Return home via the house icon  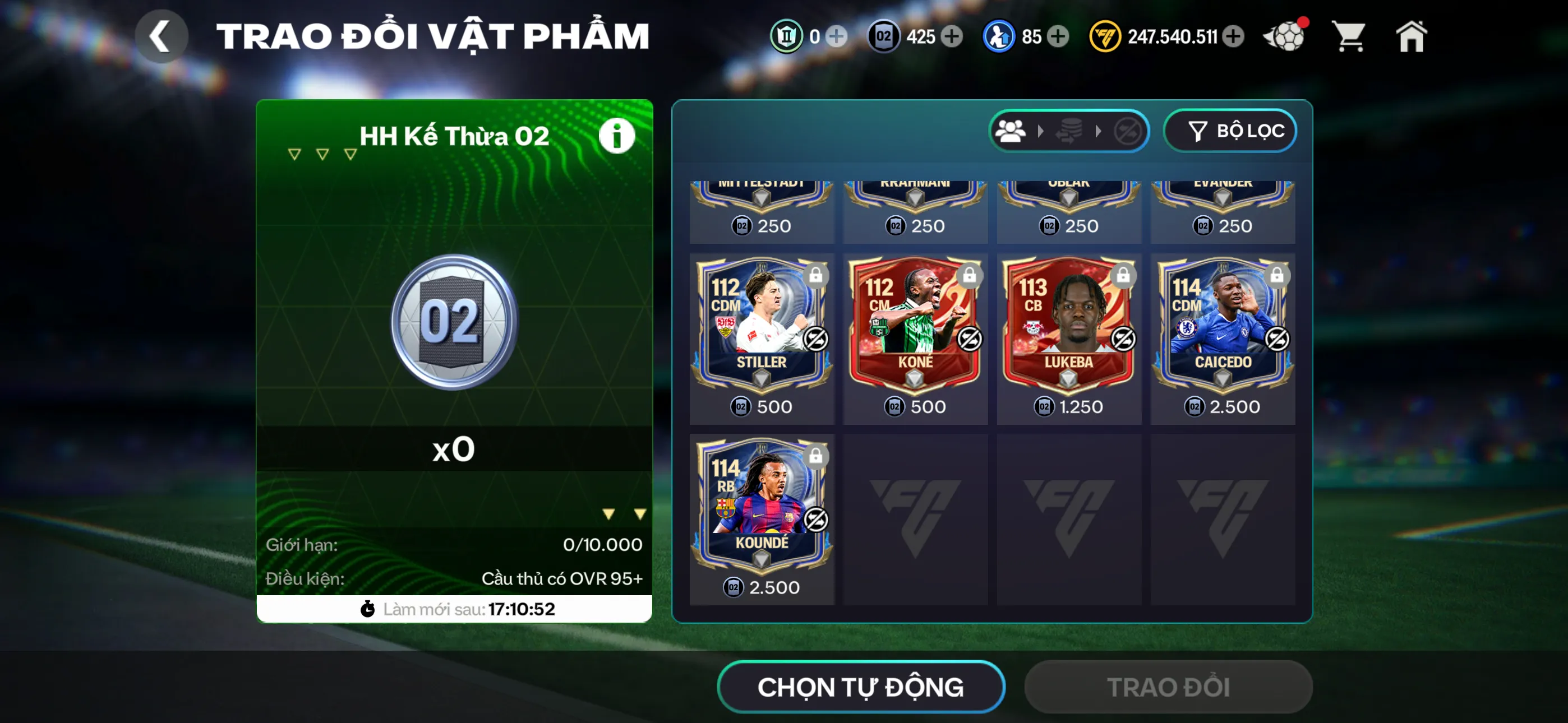coord(1413,36)
